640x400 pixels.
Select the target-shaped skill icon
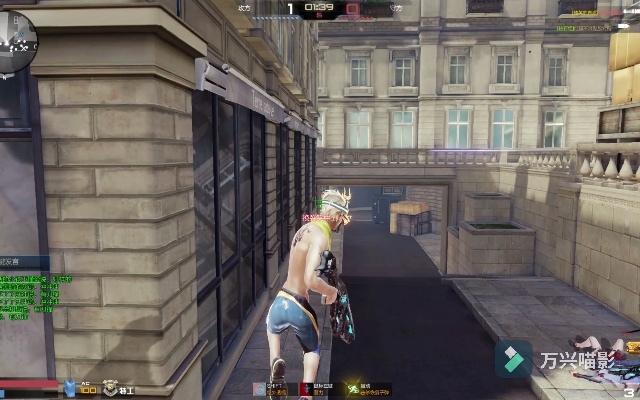click(259, 388)
